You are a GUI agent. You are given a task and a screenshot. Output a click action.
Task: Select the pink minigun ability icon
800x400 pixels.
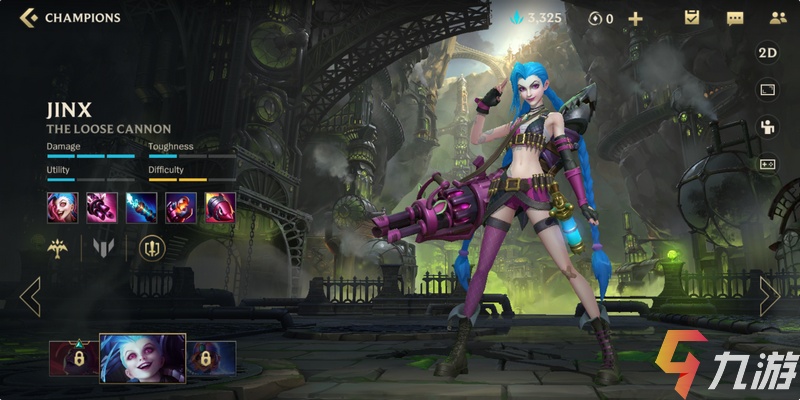[101, 207]
